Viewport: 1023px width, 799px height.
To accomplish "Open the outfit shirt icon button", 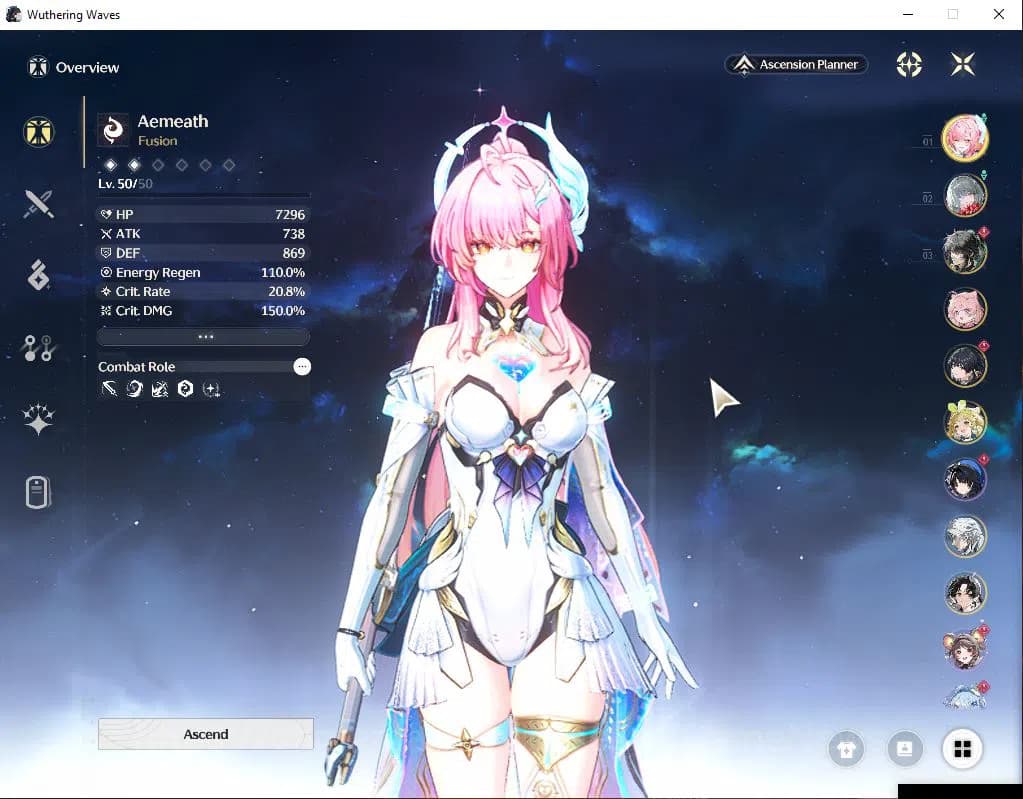I will pos(846,750).
